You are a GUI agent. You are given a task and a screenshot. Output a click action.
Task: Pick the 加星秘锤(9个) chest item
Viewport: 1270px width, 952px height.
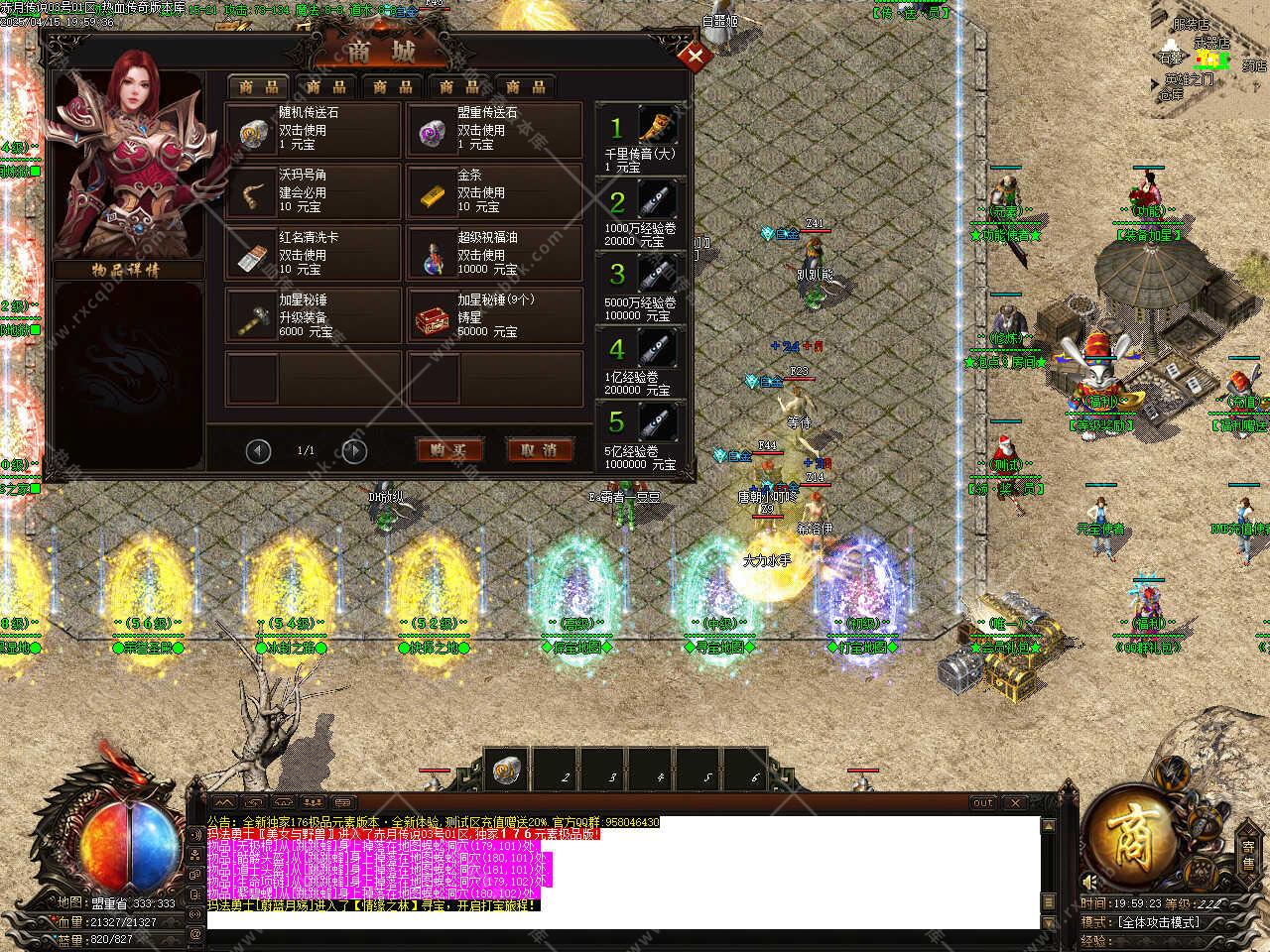(x=493, y=316)
